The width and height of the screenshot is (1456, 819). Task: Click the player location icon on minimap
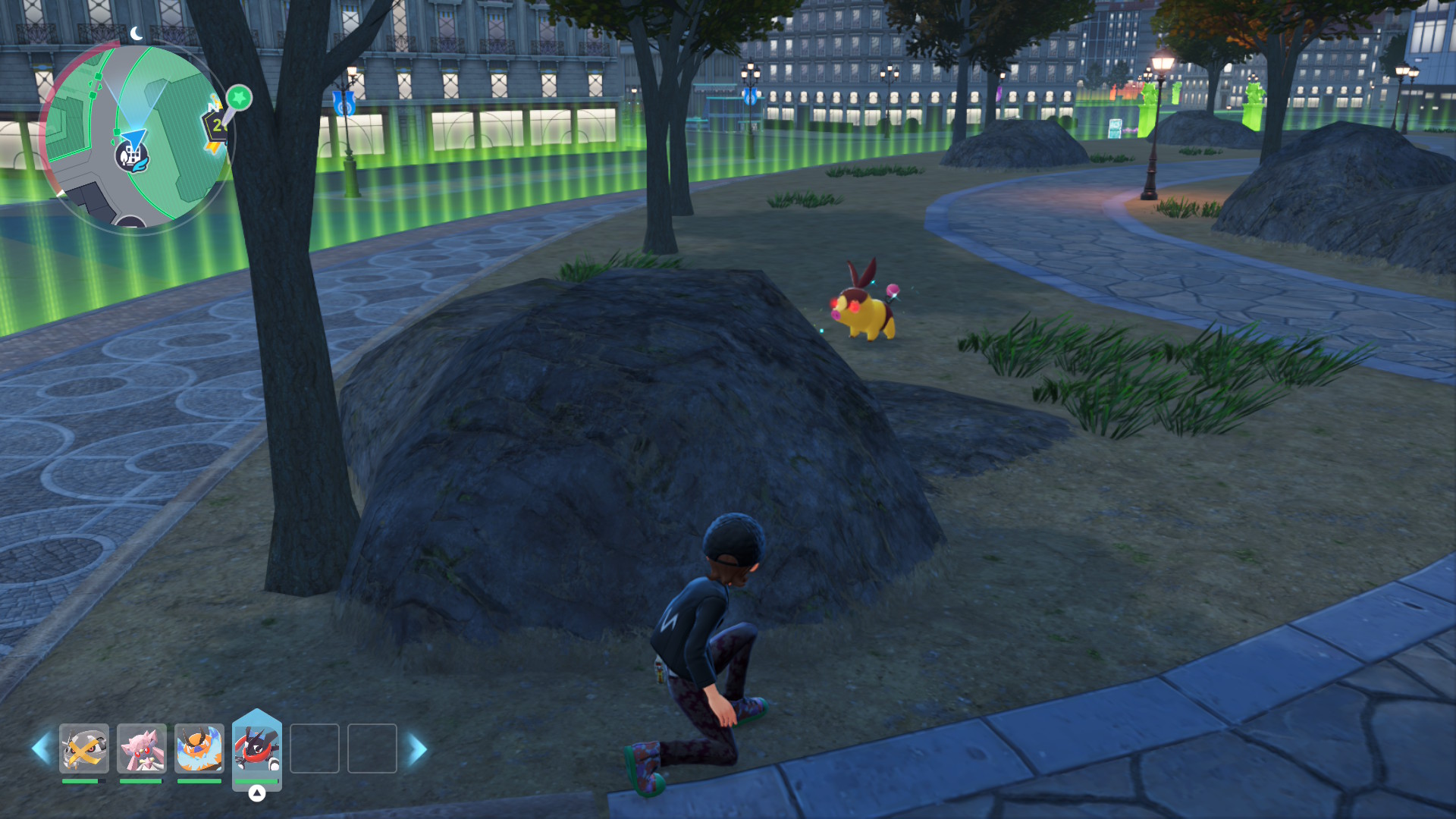pyautogui.click(x=132, y=154)
